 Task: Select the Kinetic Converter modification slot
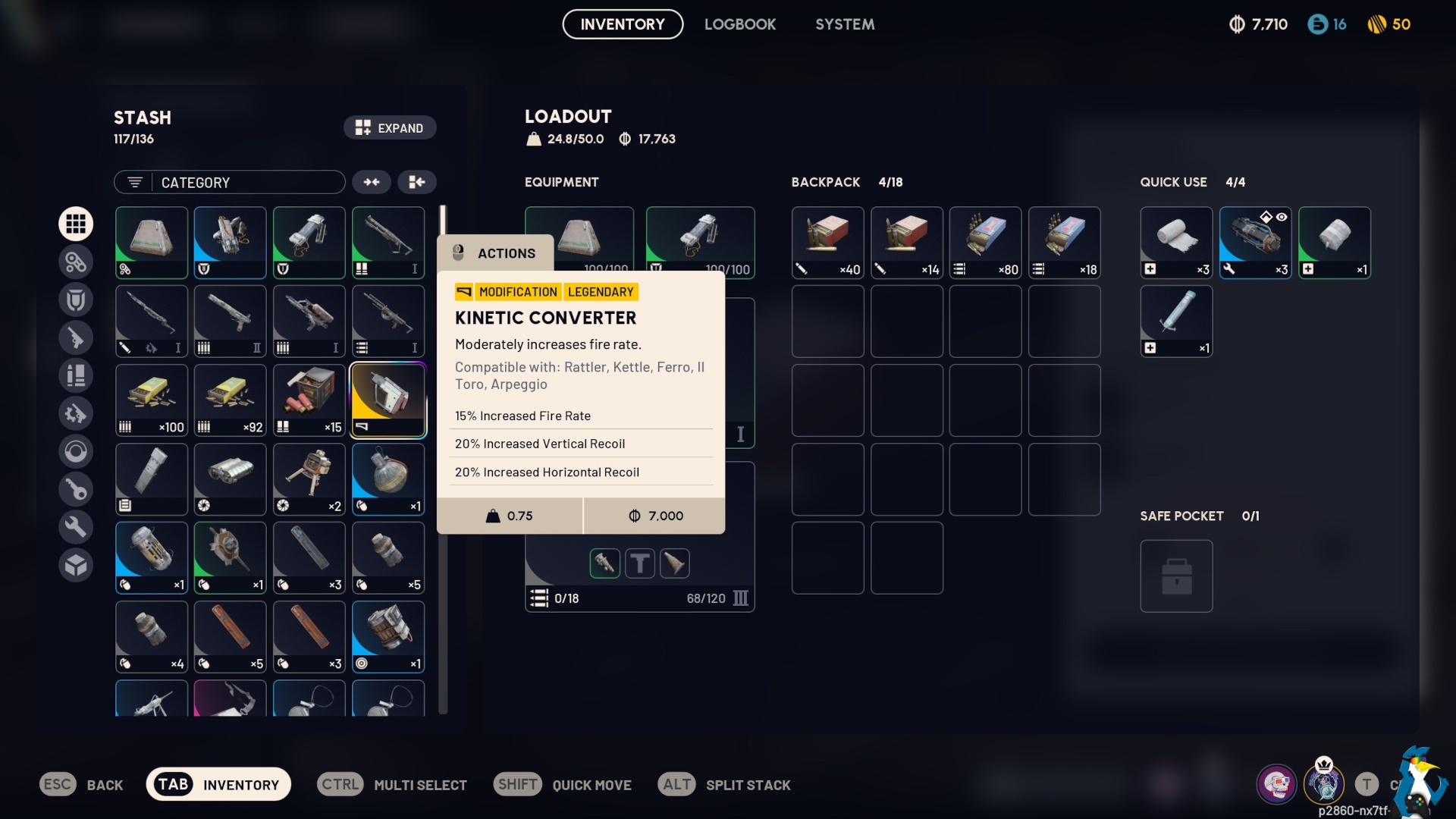coord(388,400)
